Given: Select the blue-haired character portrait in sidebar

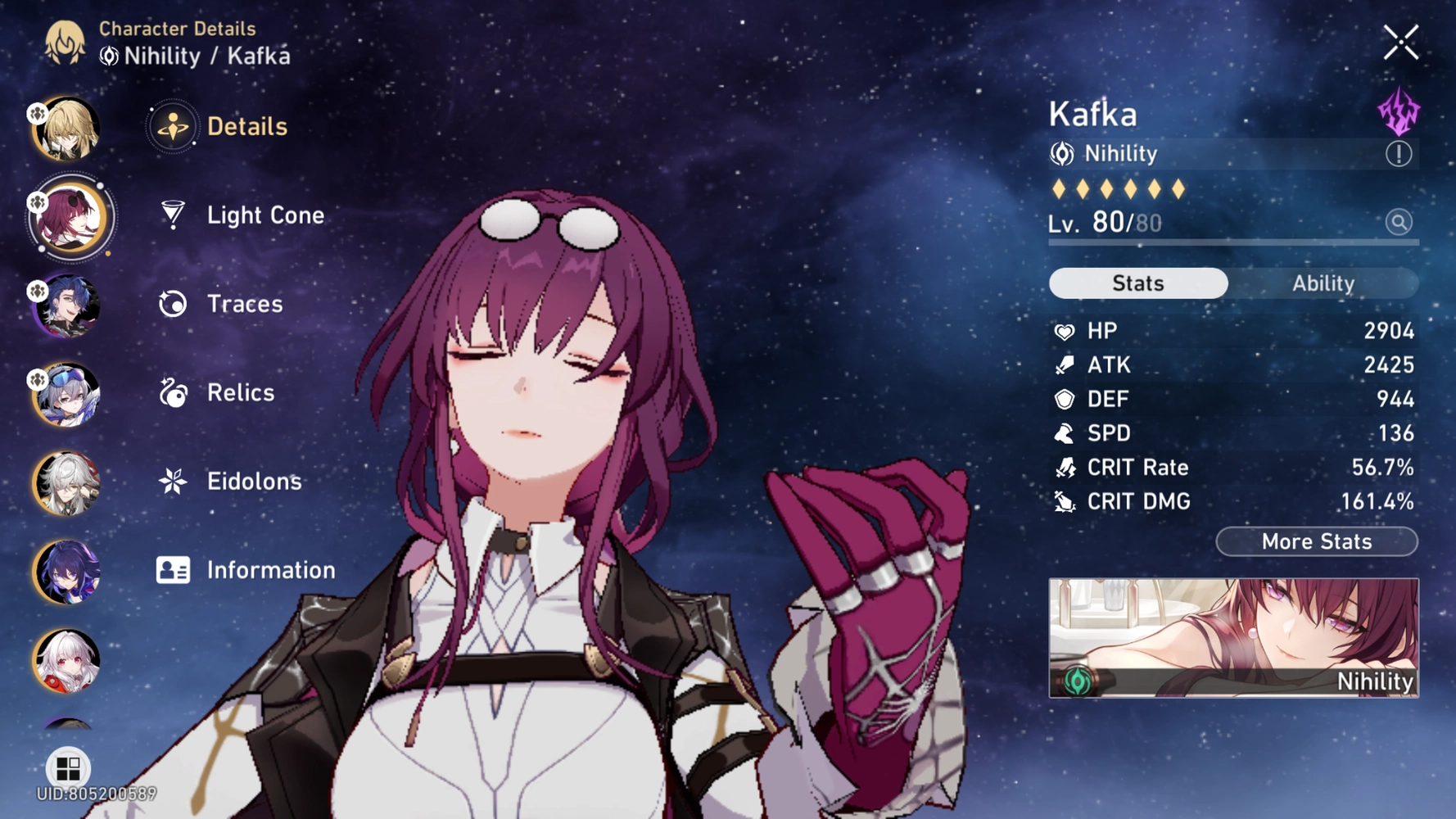Looking at the screenshot, I should (69, 307).
